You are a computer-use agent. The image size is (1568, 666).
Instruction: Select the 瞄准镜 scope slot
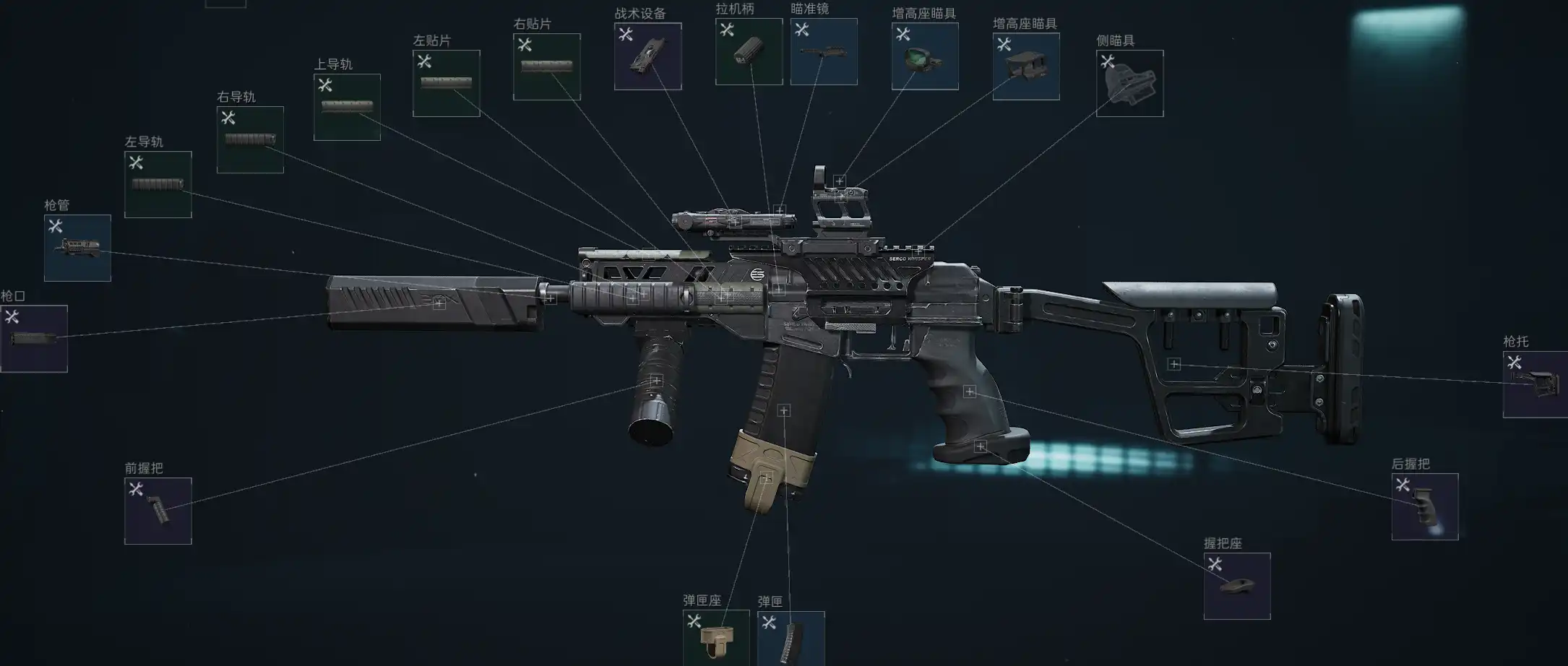pyautogui.click(x=824, y=52)
